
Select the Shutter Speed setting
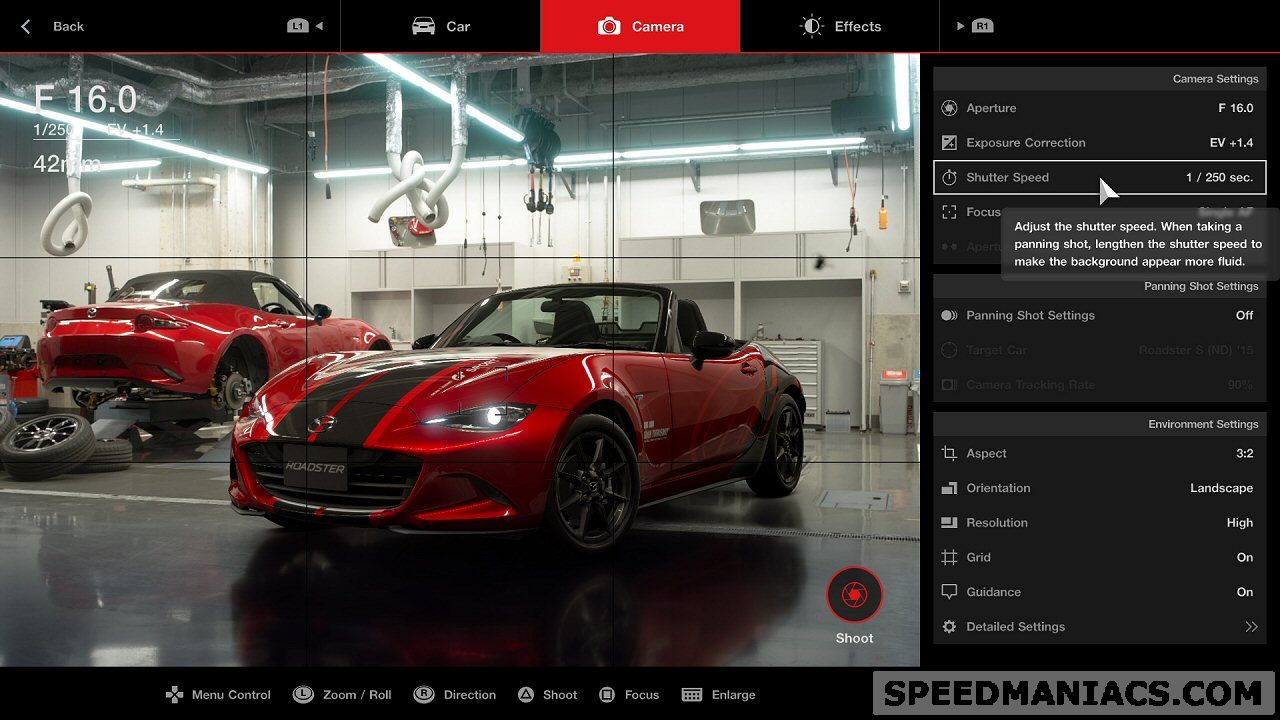(1099, 178)
